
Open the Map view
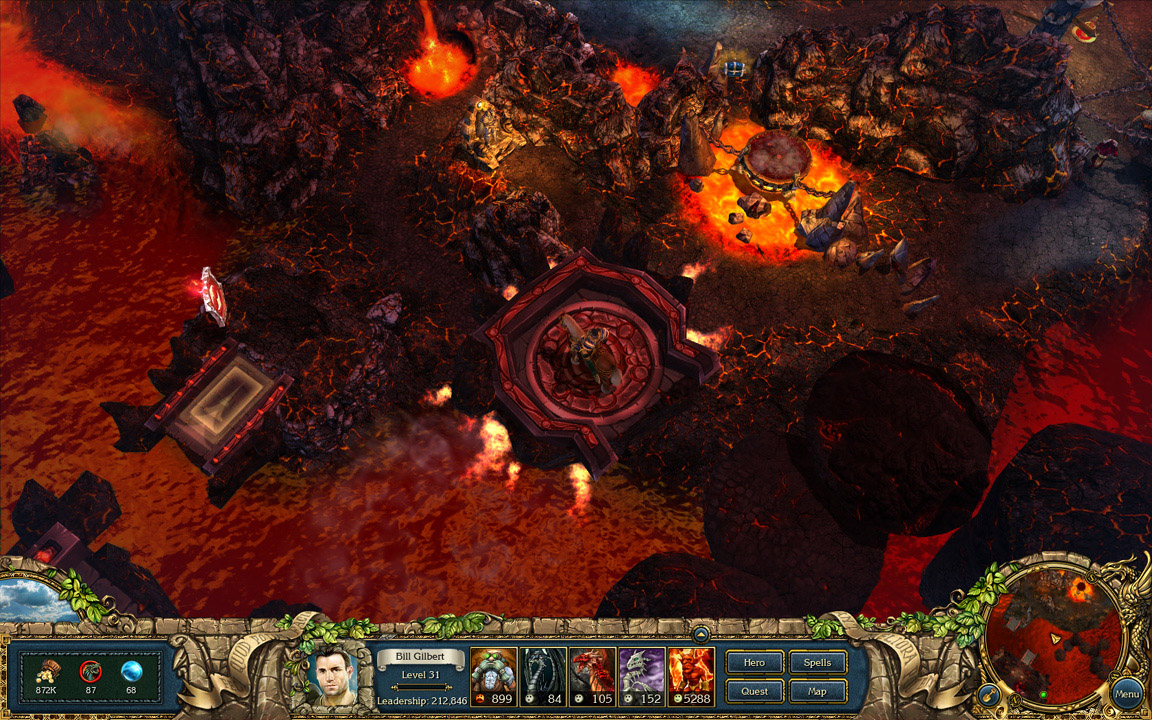click(x=817, y=691)
